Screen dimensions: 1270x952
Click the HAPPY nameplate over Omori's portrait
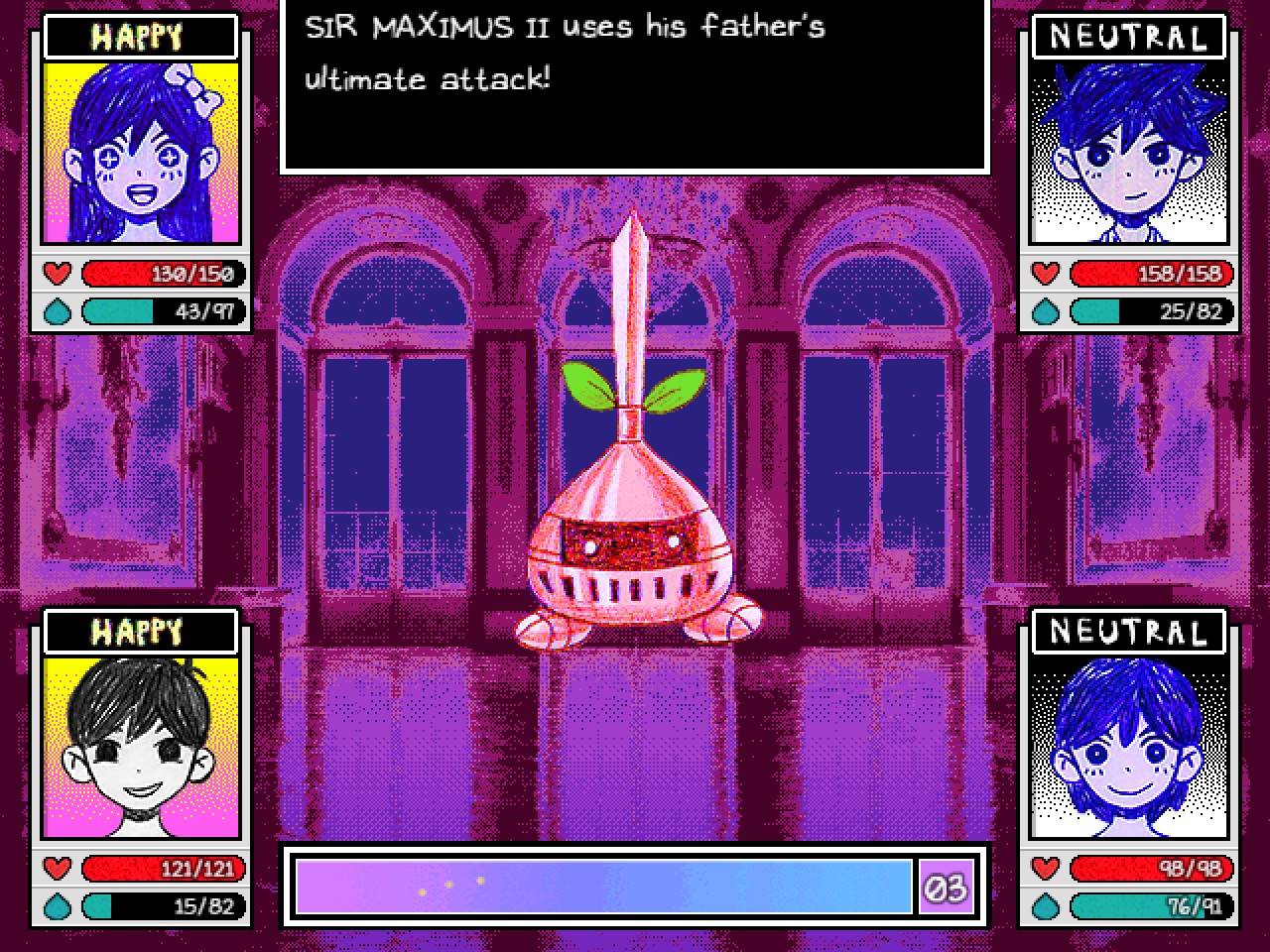[139, 632]
